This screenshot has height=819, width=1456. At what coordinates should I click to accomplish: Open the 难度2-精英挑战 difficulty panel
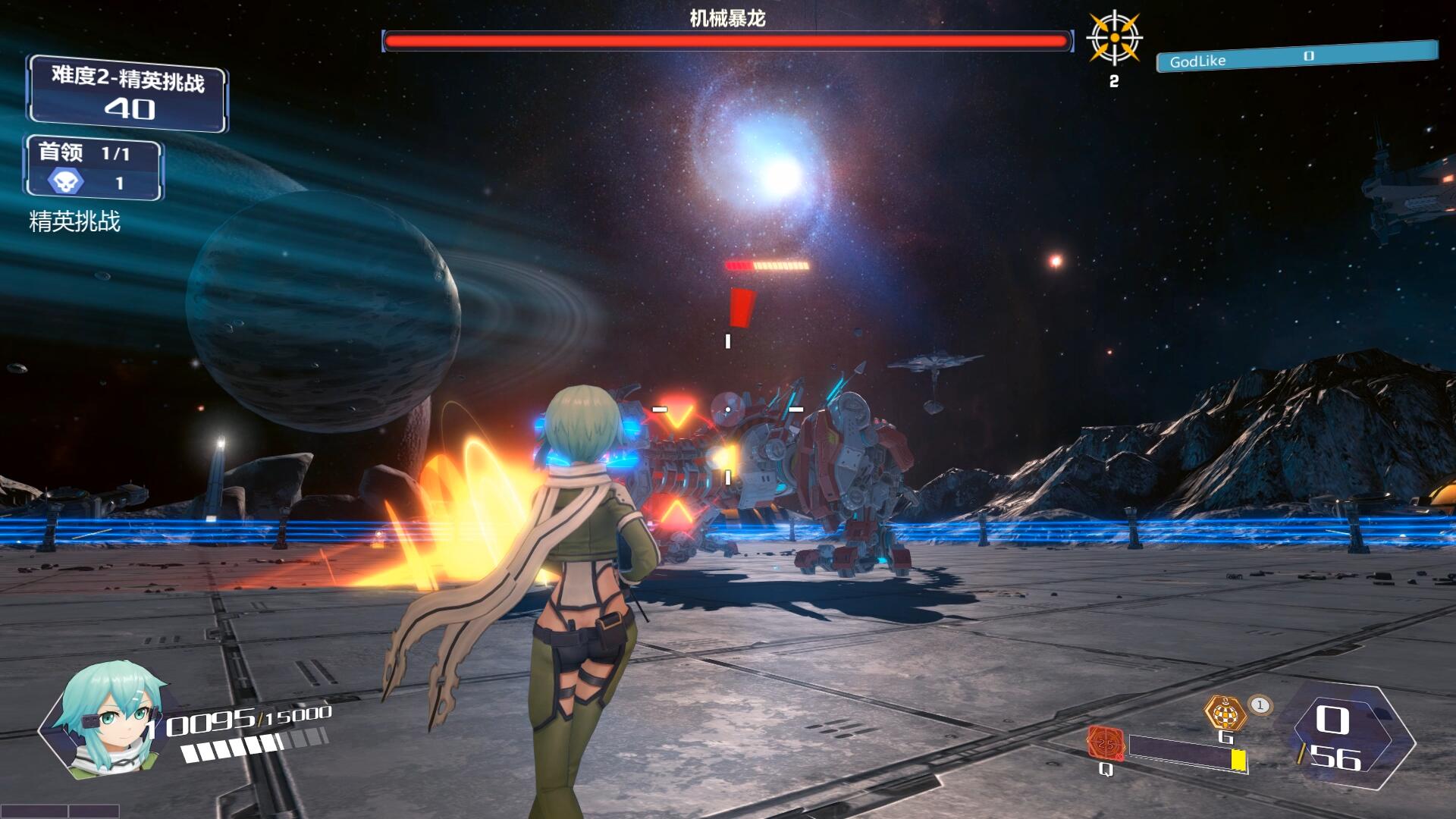(x=127, y=94)
